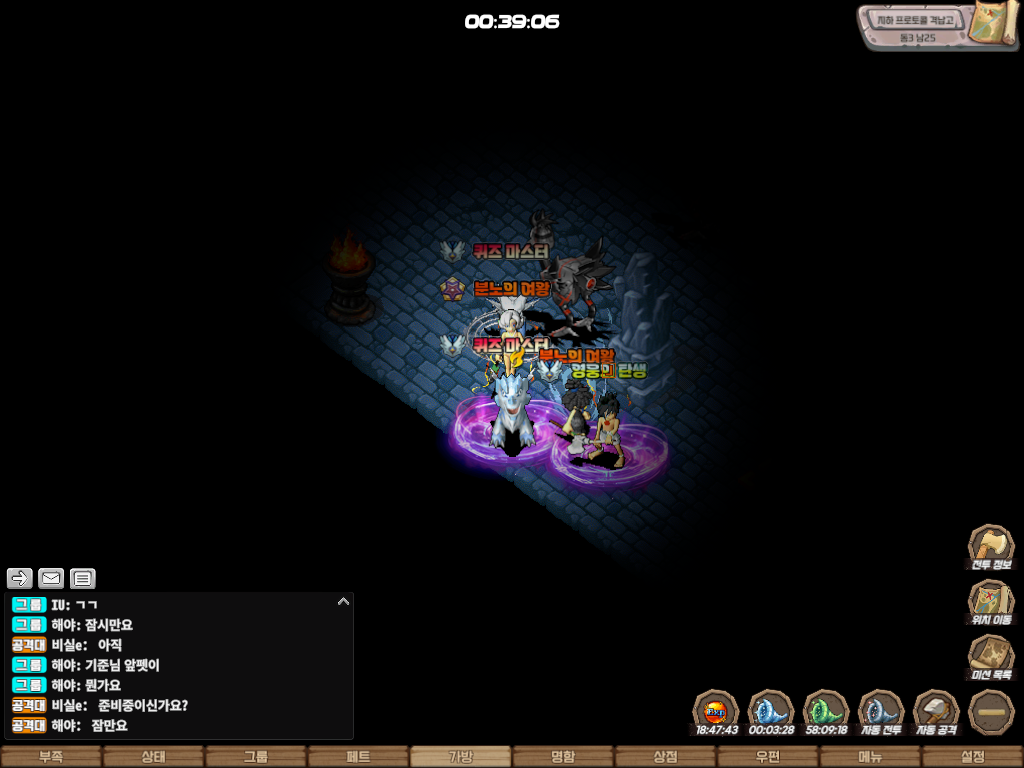Toggle 자동 공격 stone hammer icon
The height and width of the screenshot is (768, 1024).
(936, 711)
